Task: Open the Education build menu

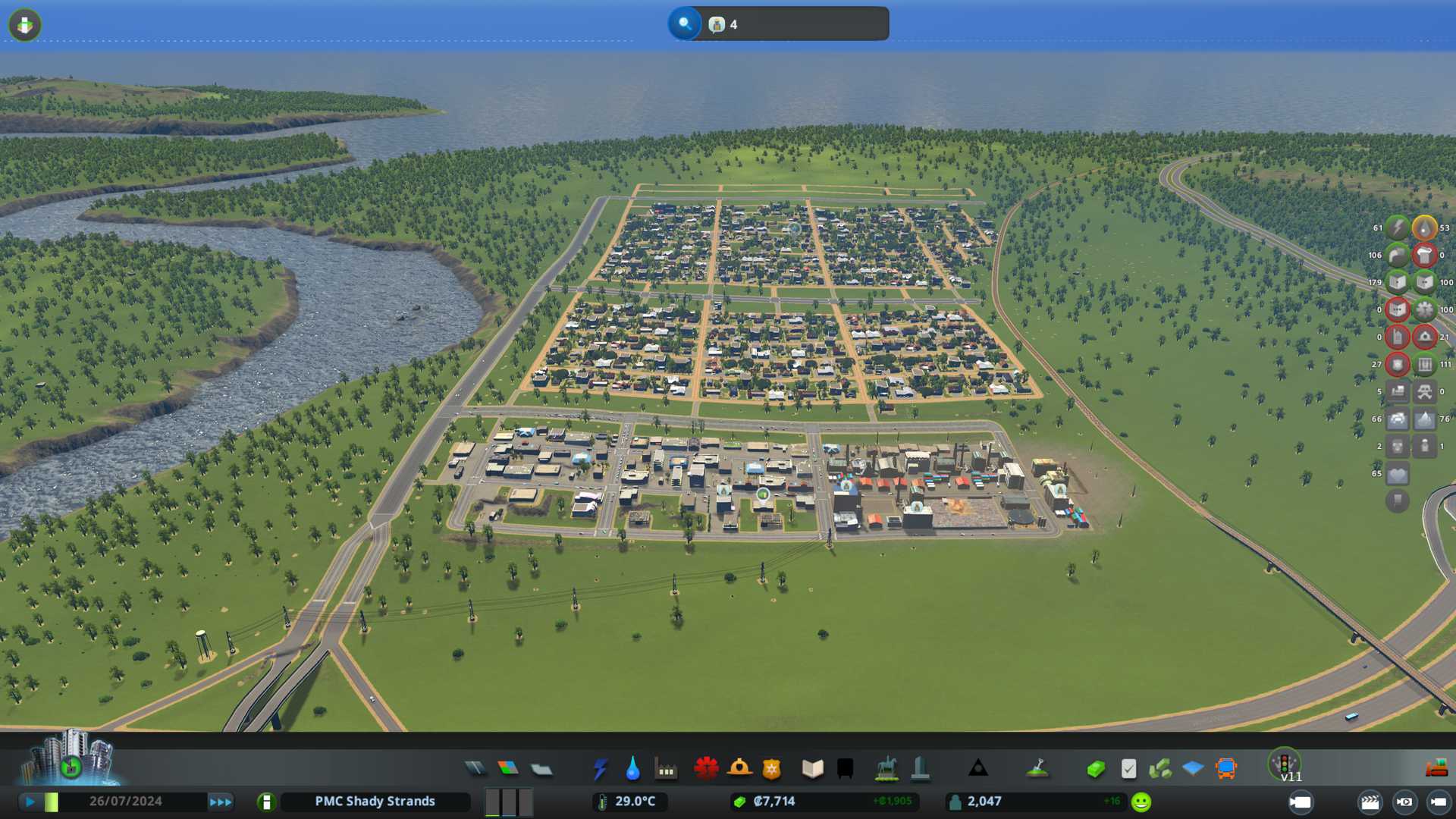Action: [x=812, y=769]
